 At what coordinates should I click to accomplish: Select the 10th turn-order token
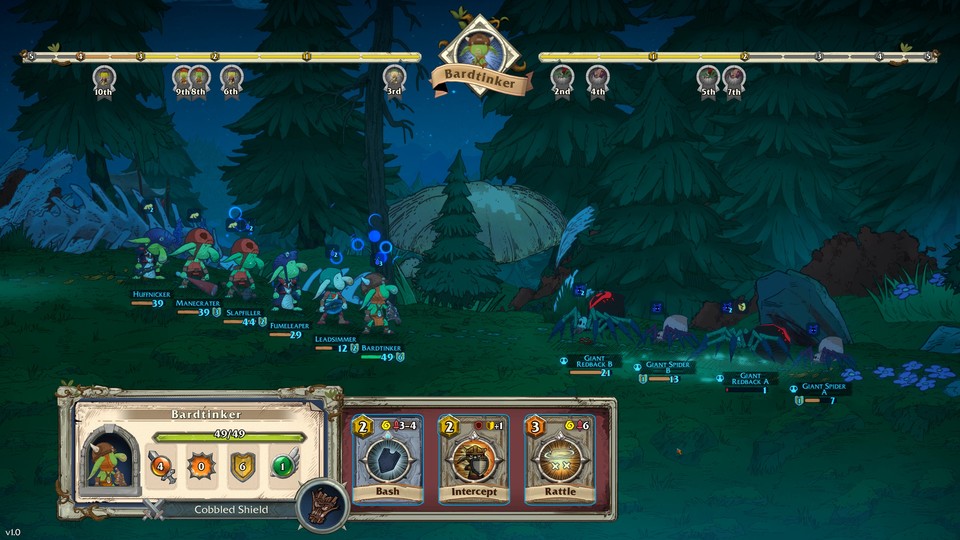[x=104, y=78]
